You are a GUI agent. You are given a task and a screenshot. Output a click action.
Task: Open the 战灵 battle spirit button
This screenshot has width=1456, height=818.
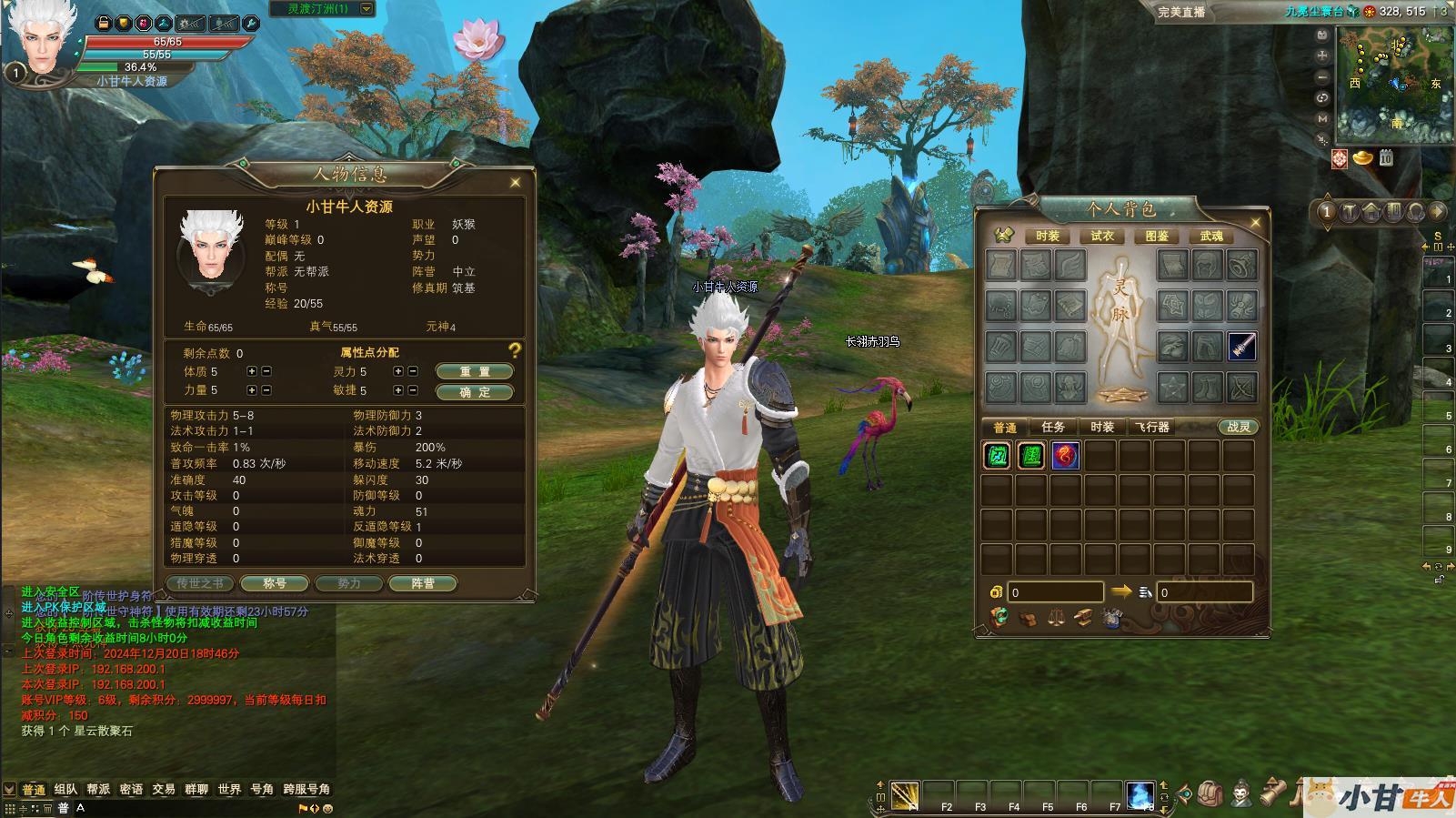click(1239, 427)
